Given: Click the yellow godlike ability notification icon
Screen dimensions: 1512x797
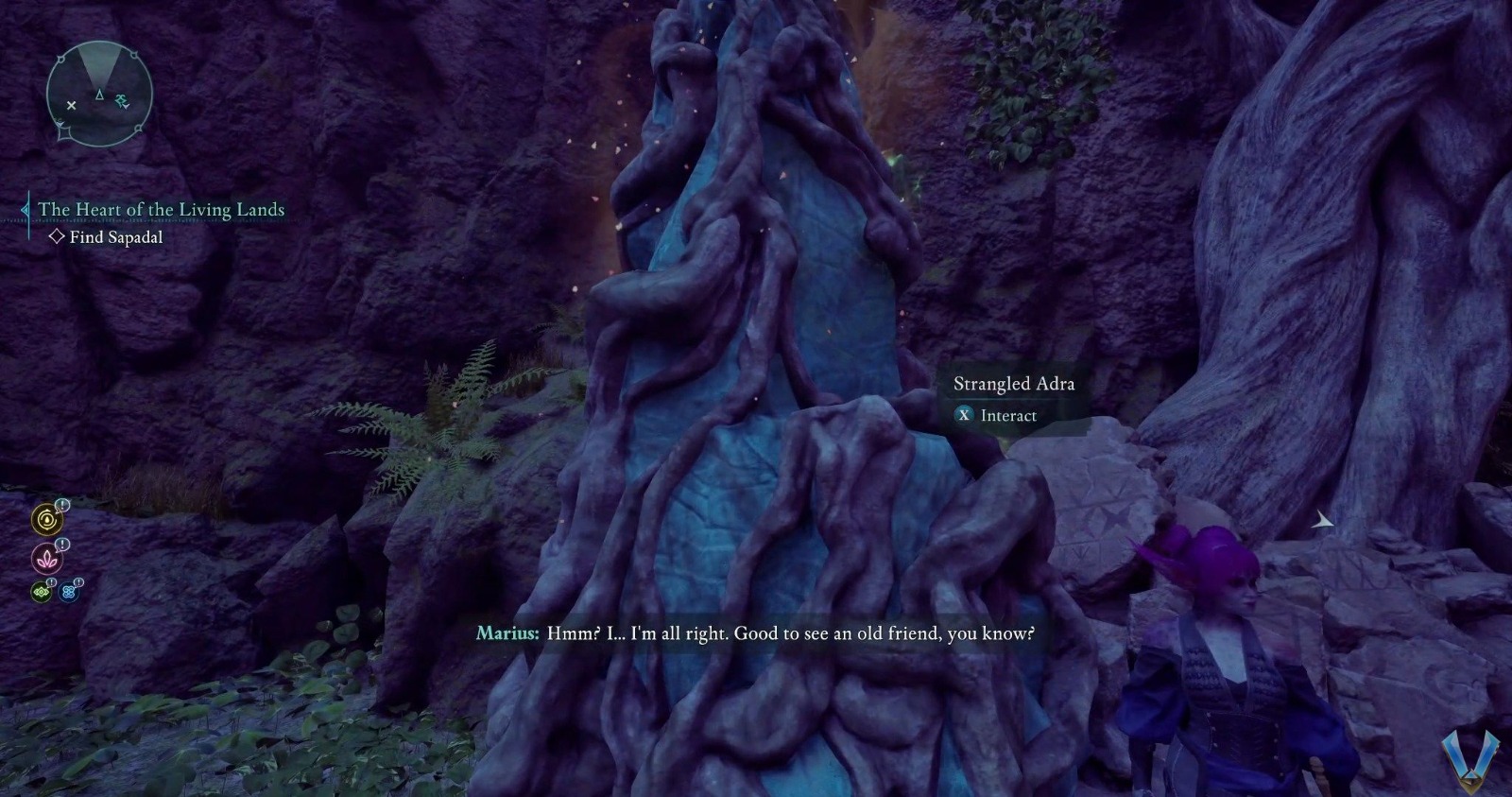Looking at the screenshot, I should pos(45,519).
